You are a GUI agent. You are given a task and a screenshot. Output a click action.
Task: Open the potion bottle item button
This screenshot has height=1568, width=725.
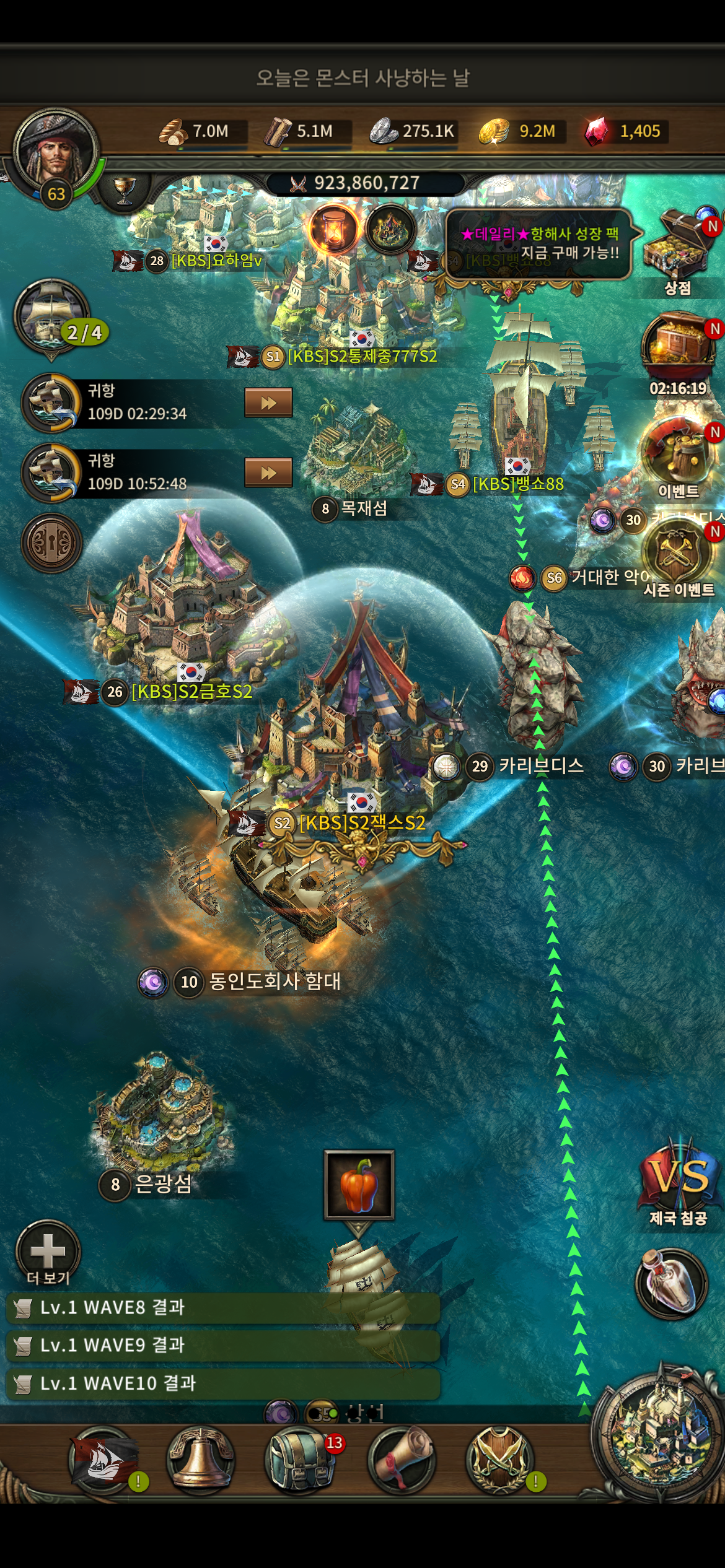tap(671, 1282)
